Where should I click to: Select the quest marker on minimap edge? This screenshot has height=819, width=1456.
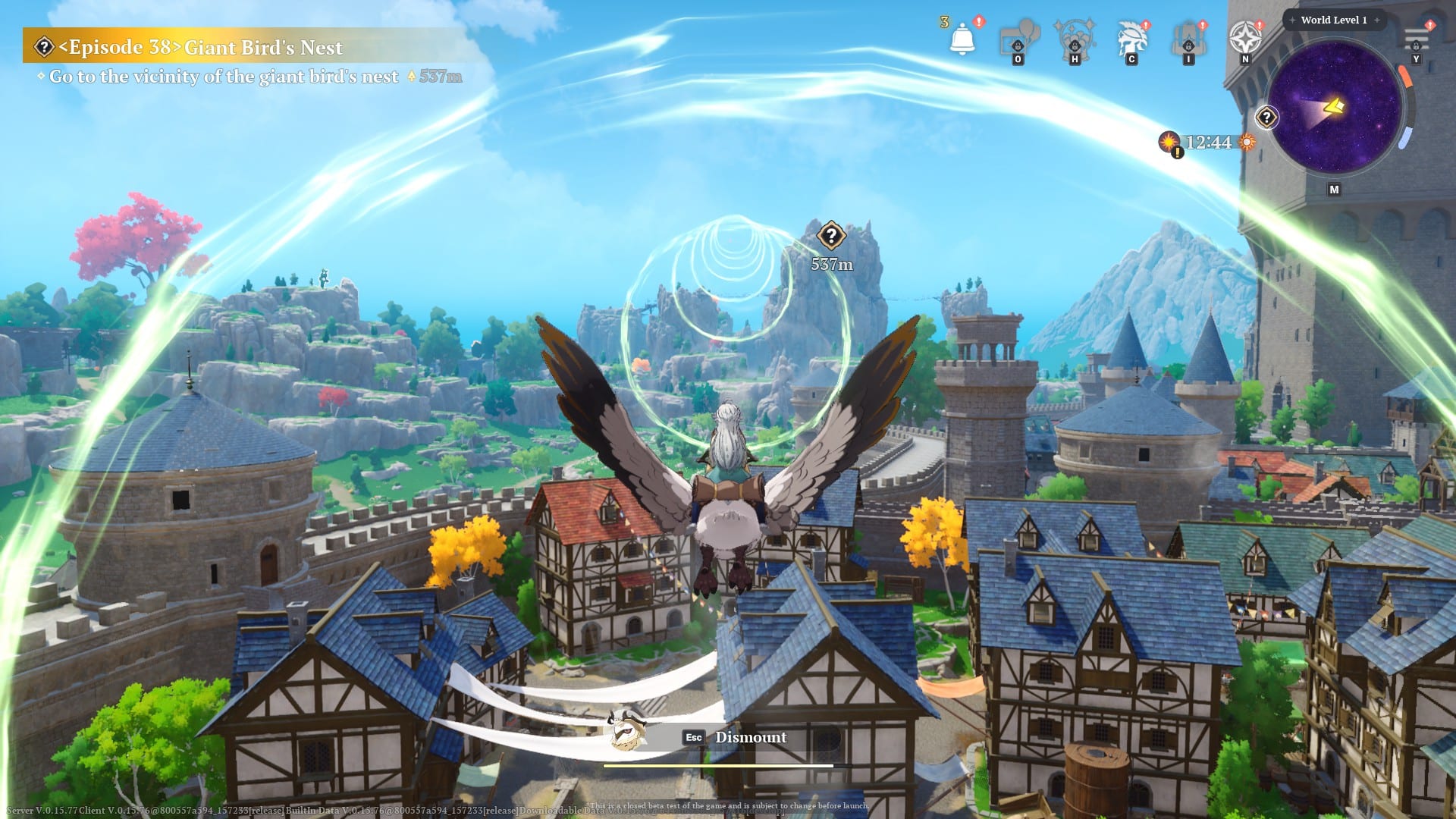1266,118
